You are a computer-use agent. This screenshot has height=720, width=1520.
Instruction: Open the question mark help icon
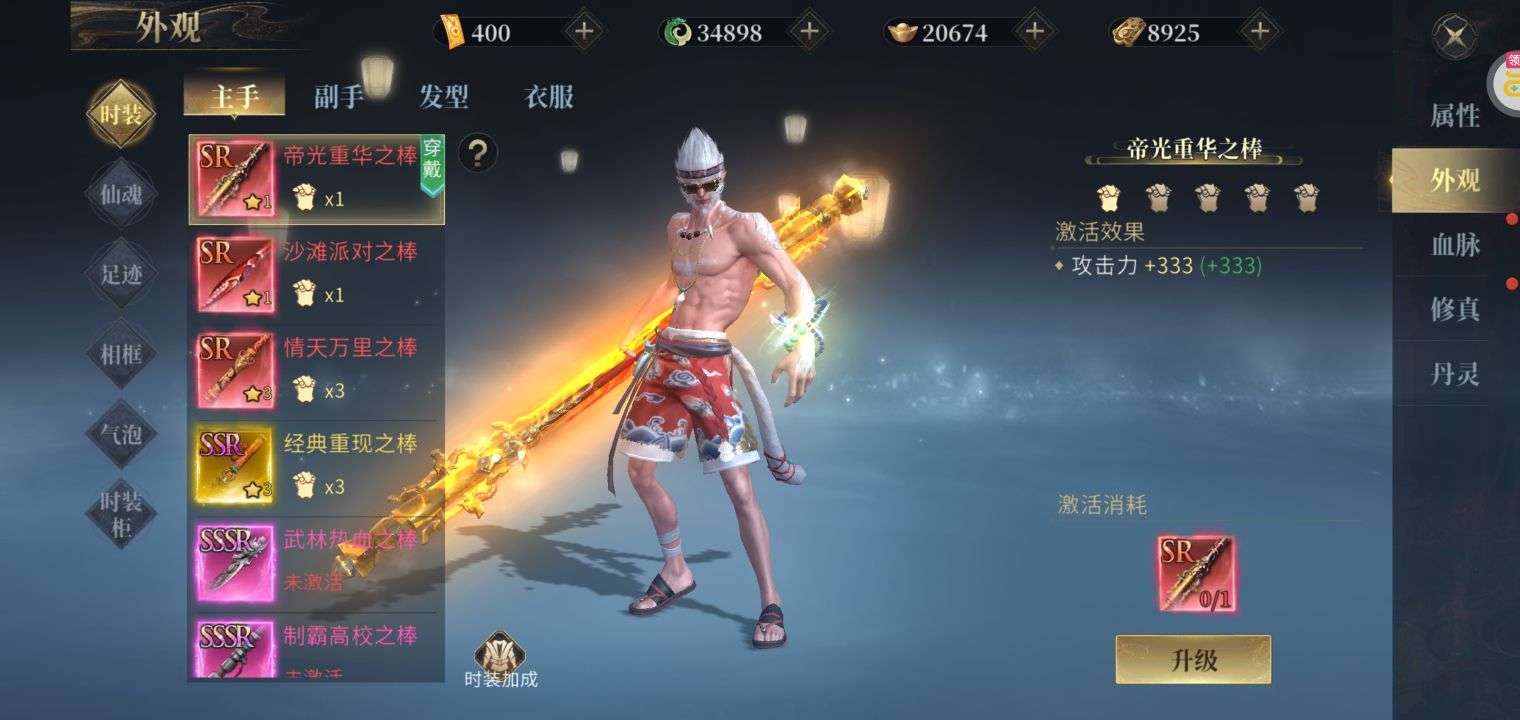coord(478,153)
